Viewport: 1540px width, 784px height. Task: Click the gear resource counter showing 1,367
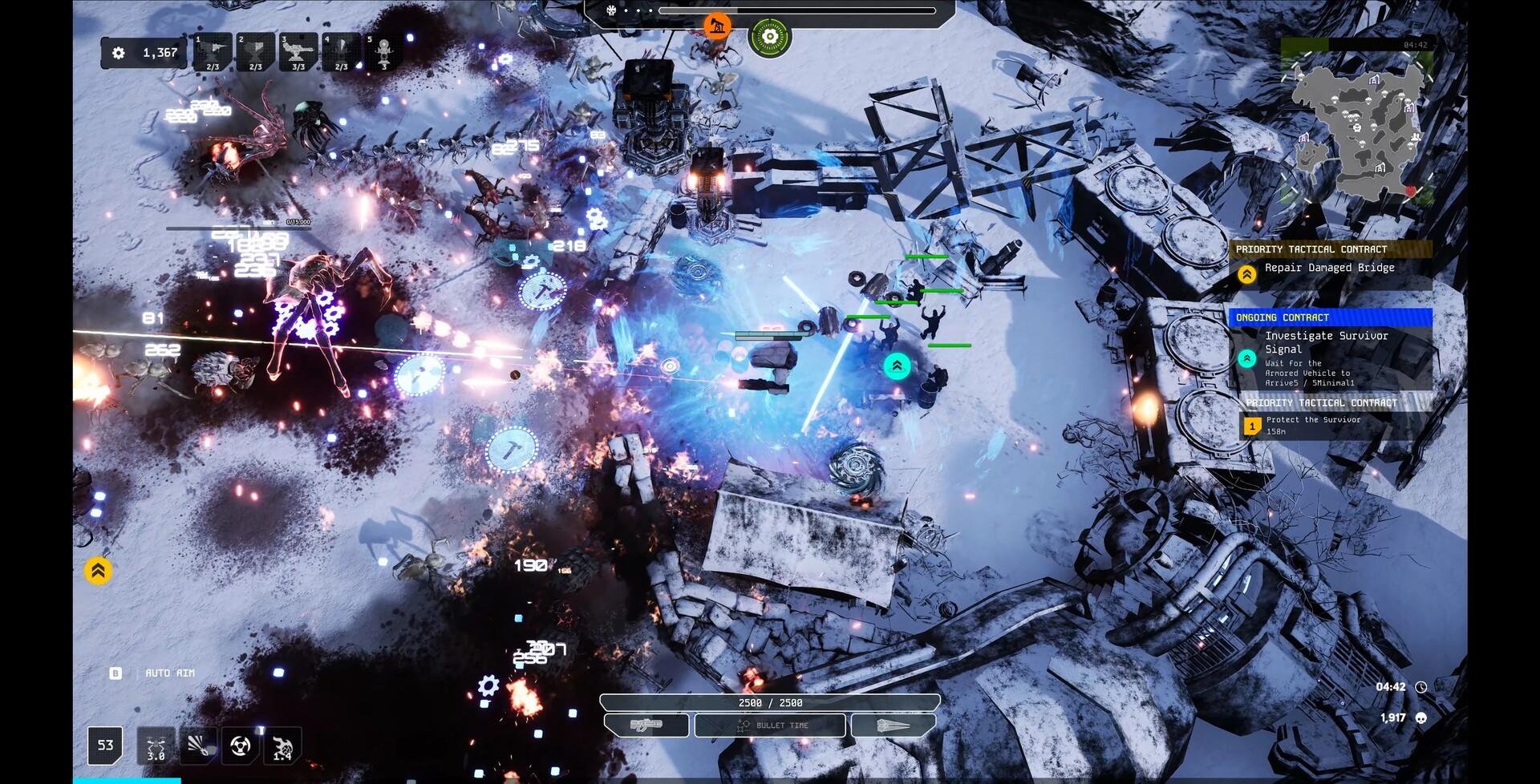pos(144,53)
